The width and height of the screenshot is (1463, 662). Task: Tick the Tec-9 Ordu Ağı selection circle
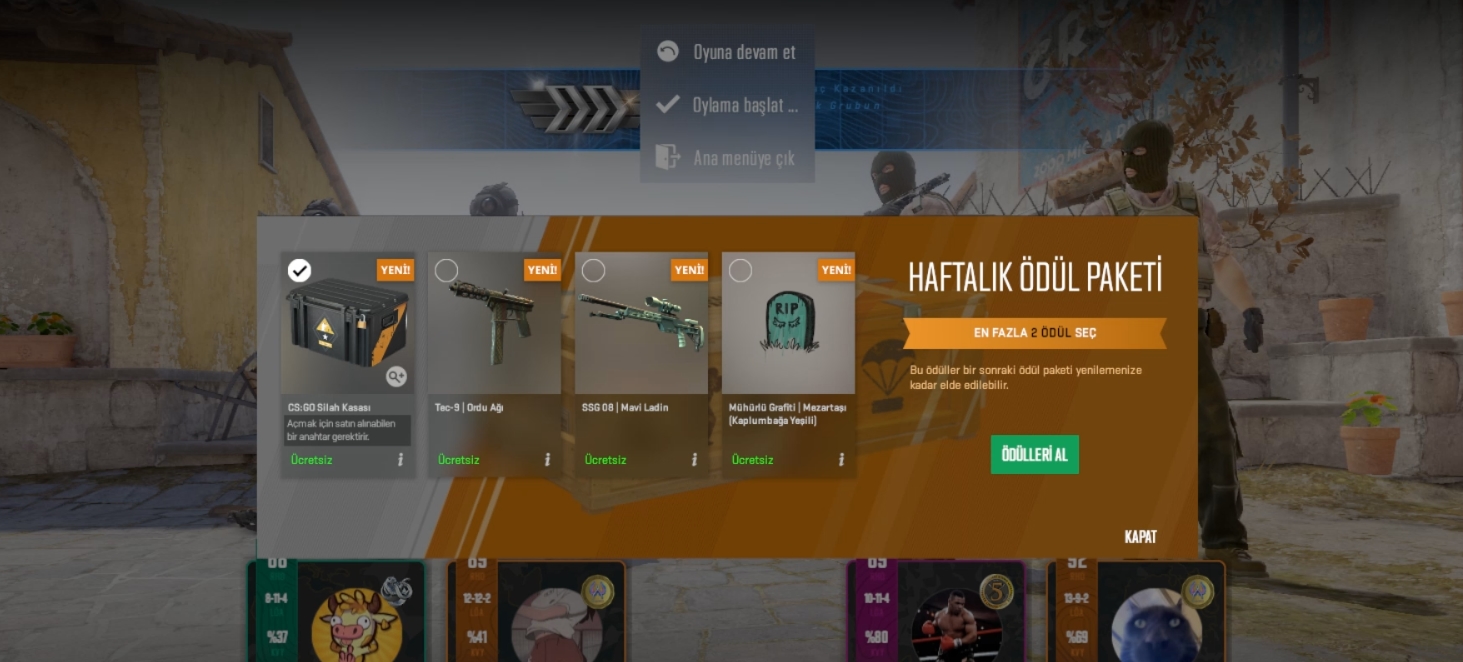(x=447, y=270)
